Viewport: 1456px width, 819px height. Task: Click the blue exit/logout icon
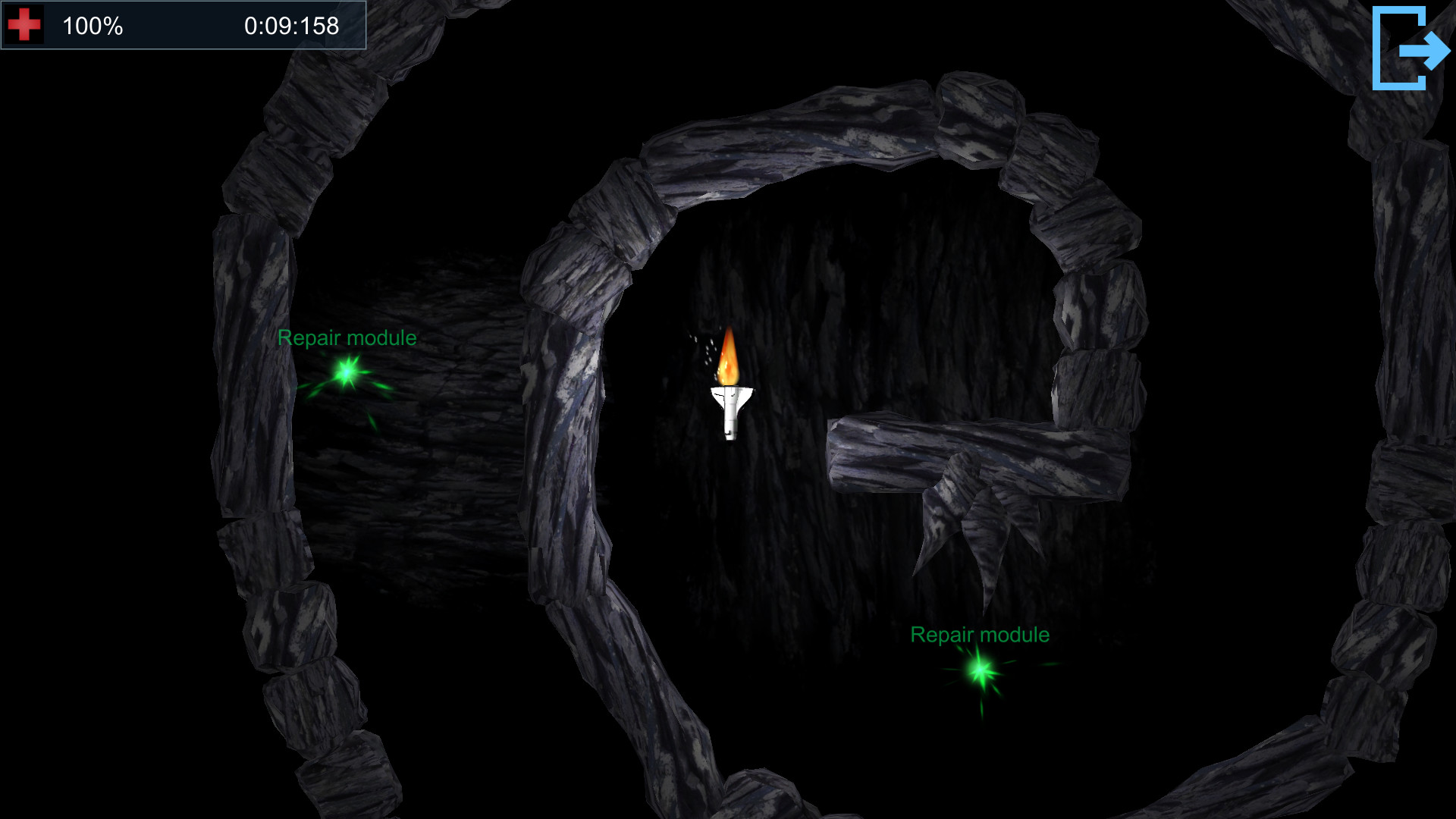coord(1410,48)
